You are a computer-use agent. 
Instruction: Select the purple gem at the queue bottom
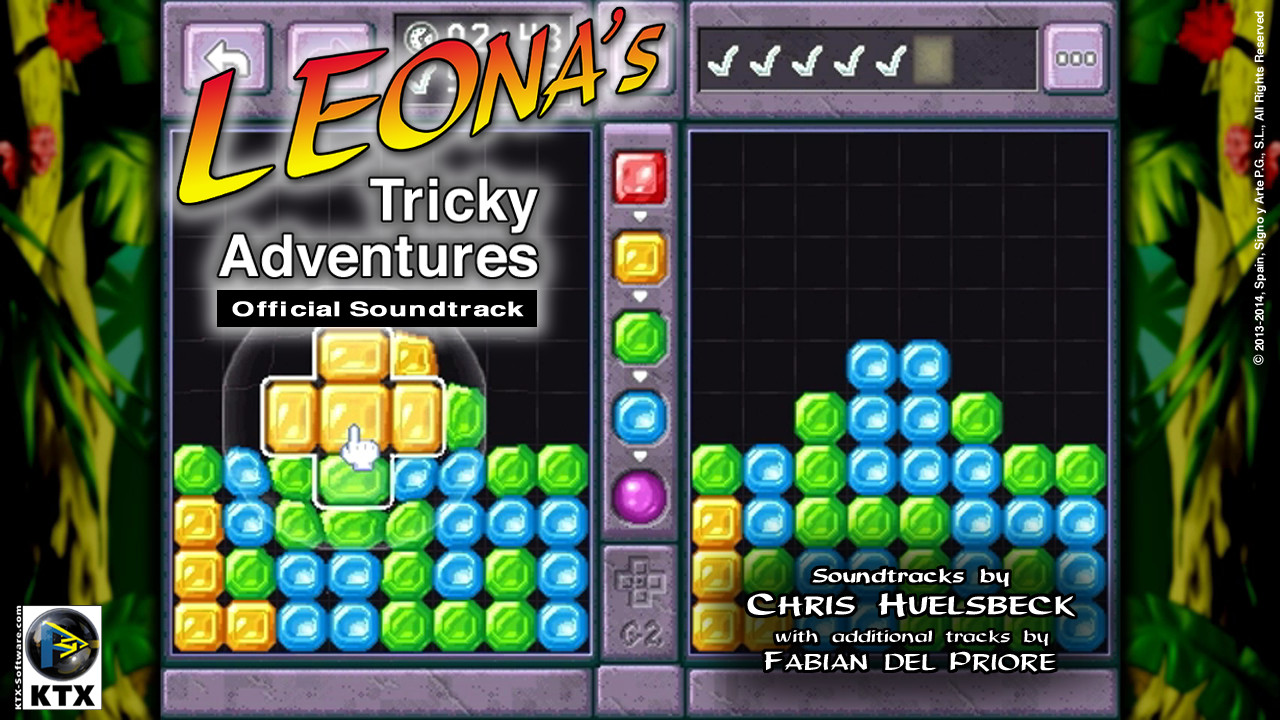641,492
